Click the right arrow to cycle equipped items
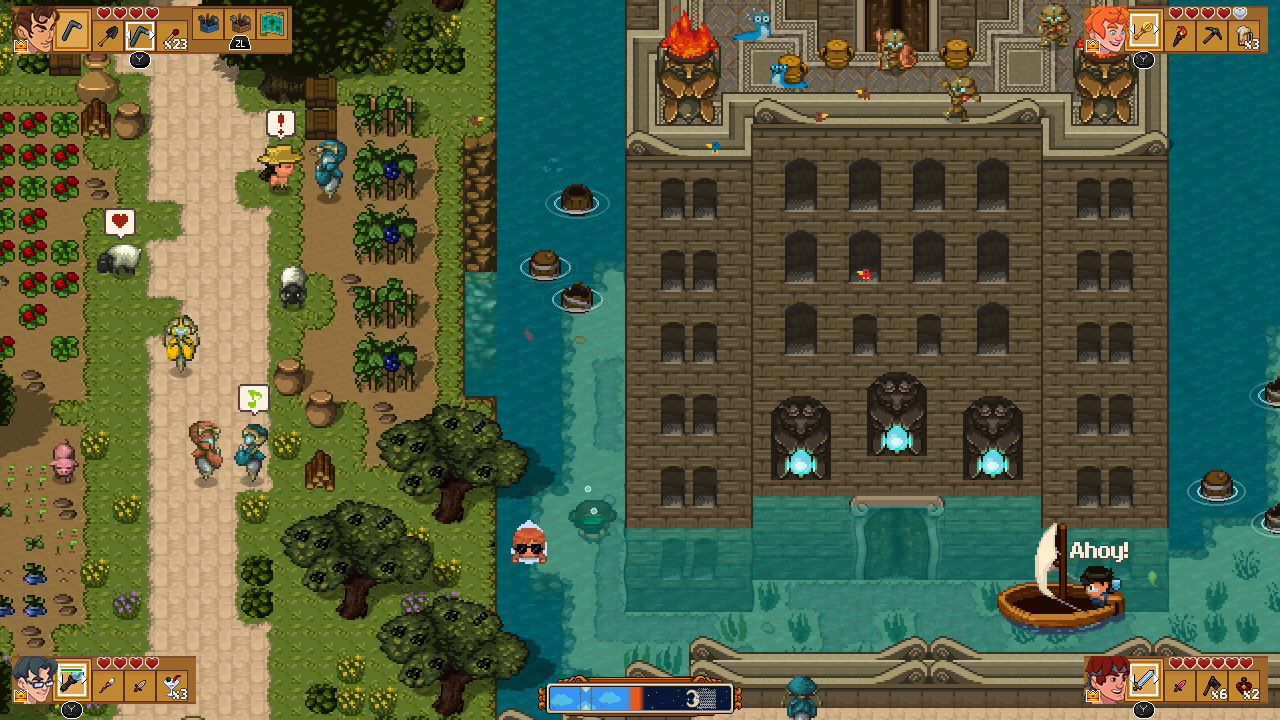This screenshot has height=720, width=1280. tap(1157, 30)
